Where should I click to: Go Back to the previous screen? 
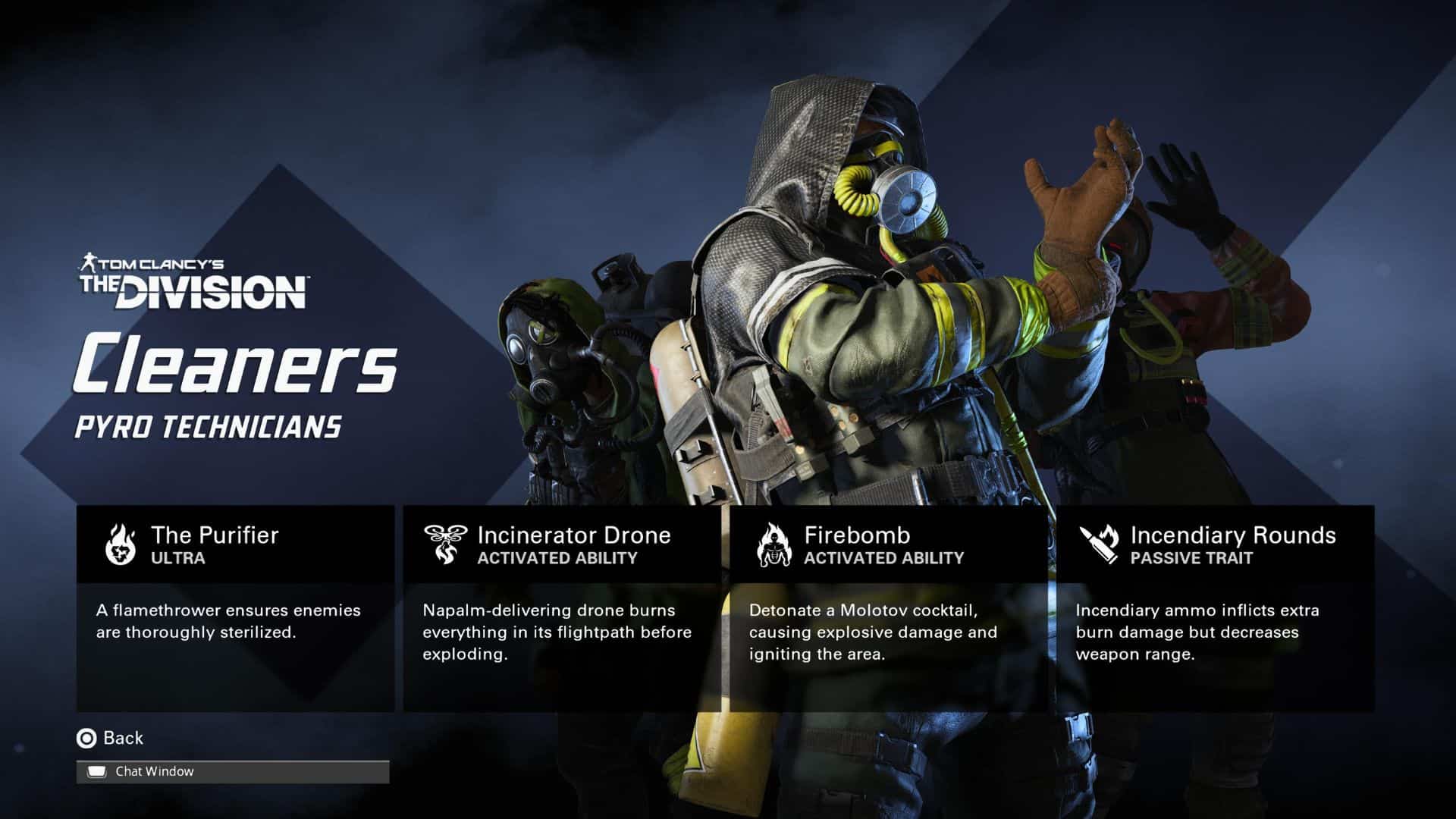[111, 738]
